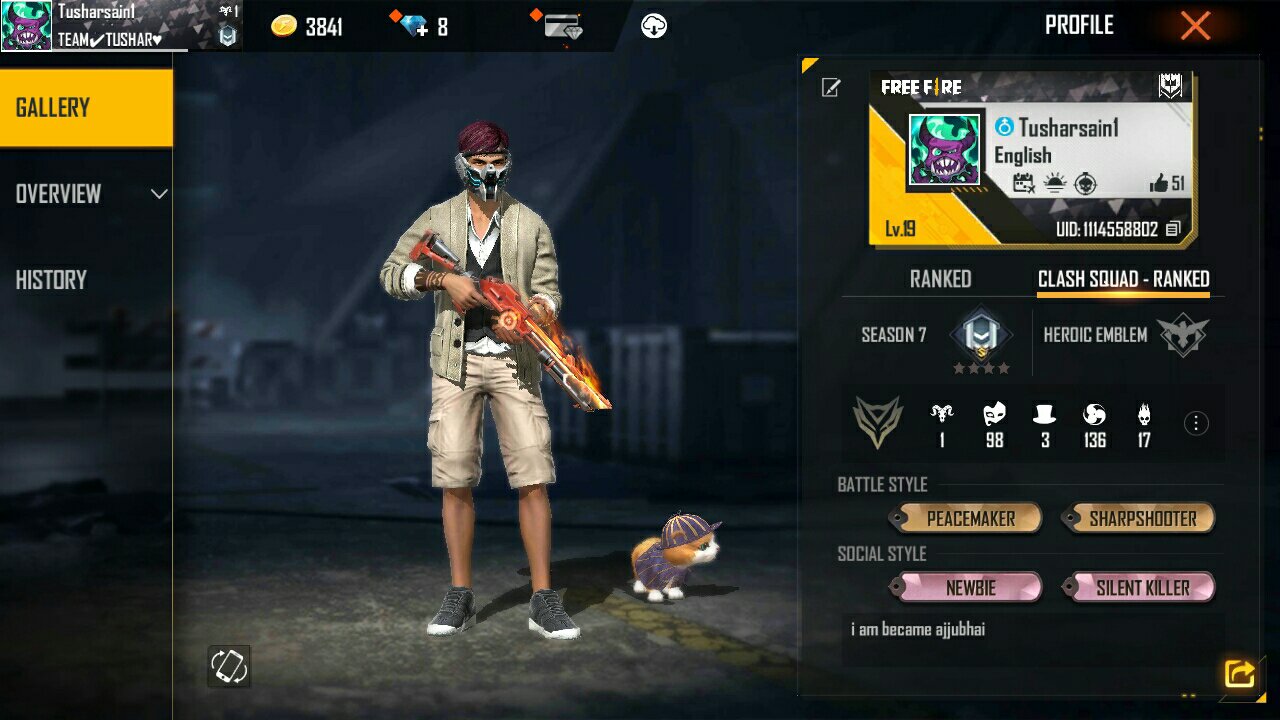Open the three-dot more stats menu
The height and width of the screenshot is (720, 1280).
pos(1196,423)
